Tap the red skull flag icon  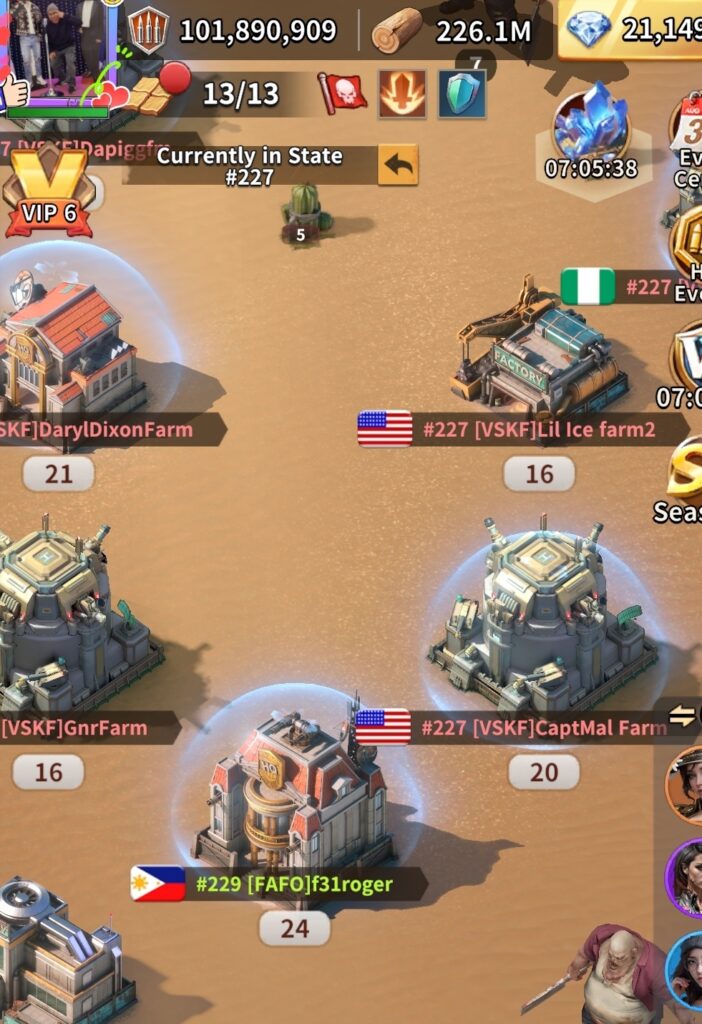coord(342,94)
